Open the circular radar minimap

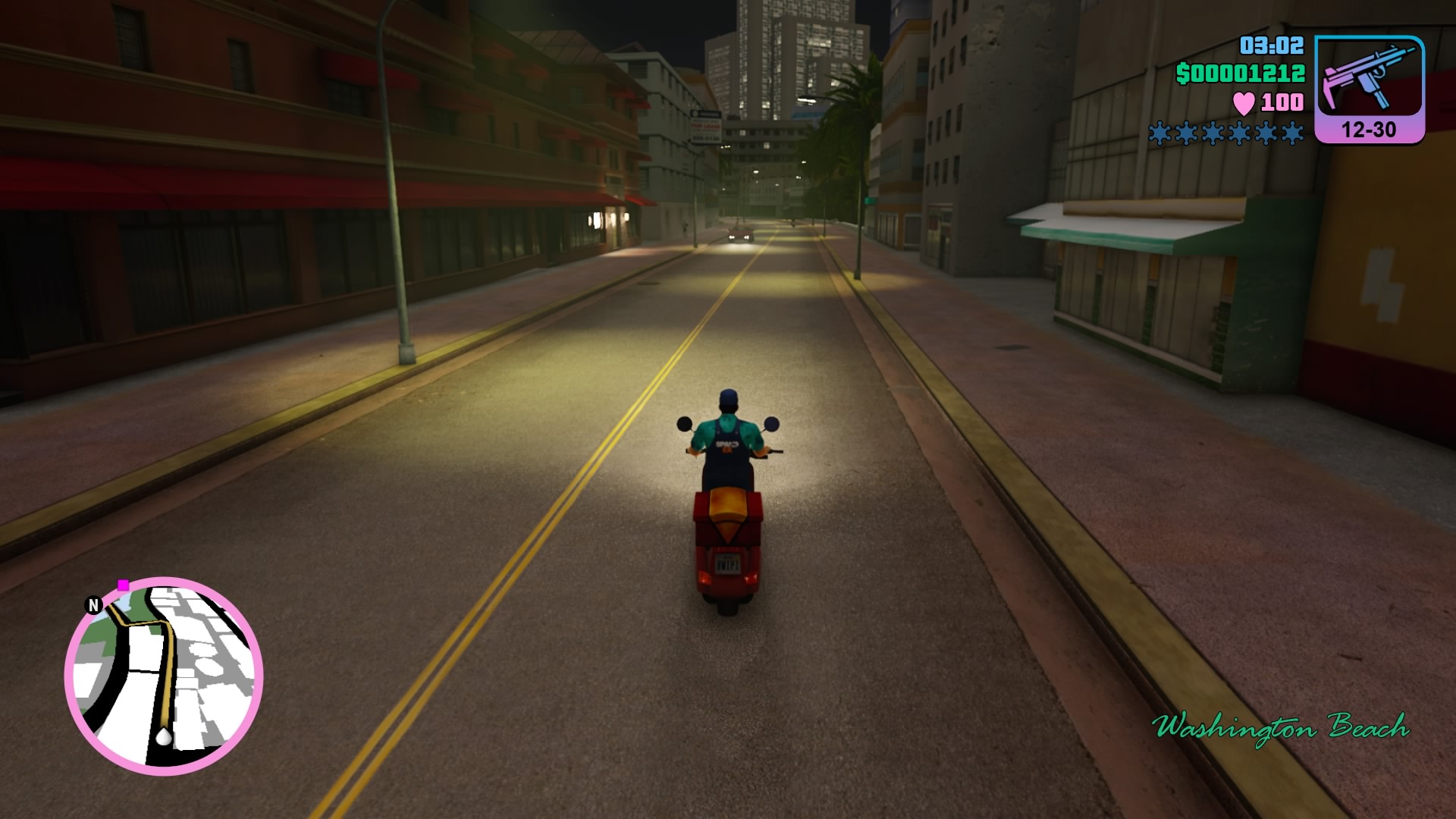164,676
